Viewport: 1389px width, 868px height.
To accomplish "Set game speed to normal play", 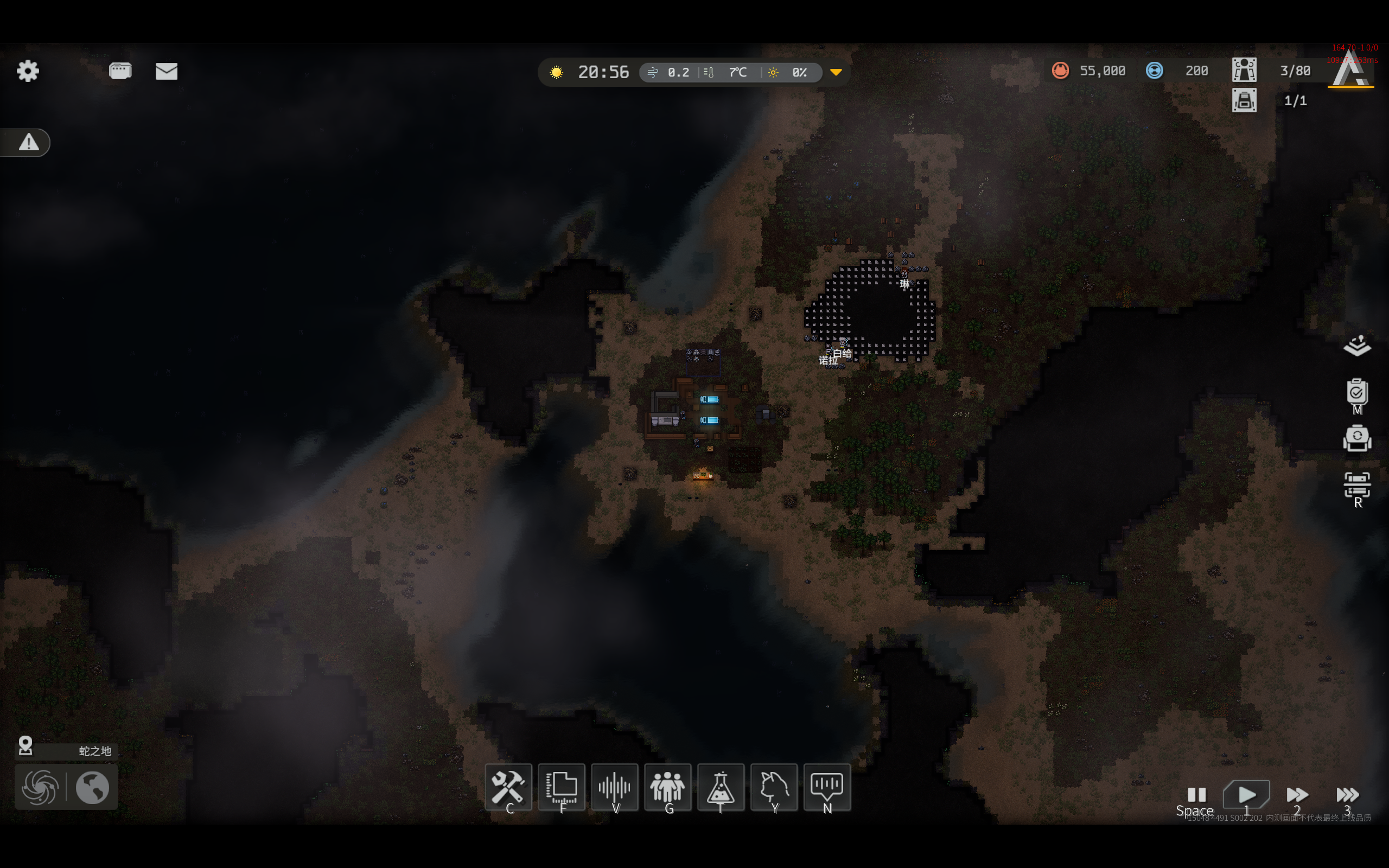I will pyautogui.click(x=1246, y=795).
